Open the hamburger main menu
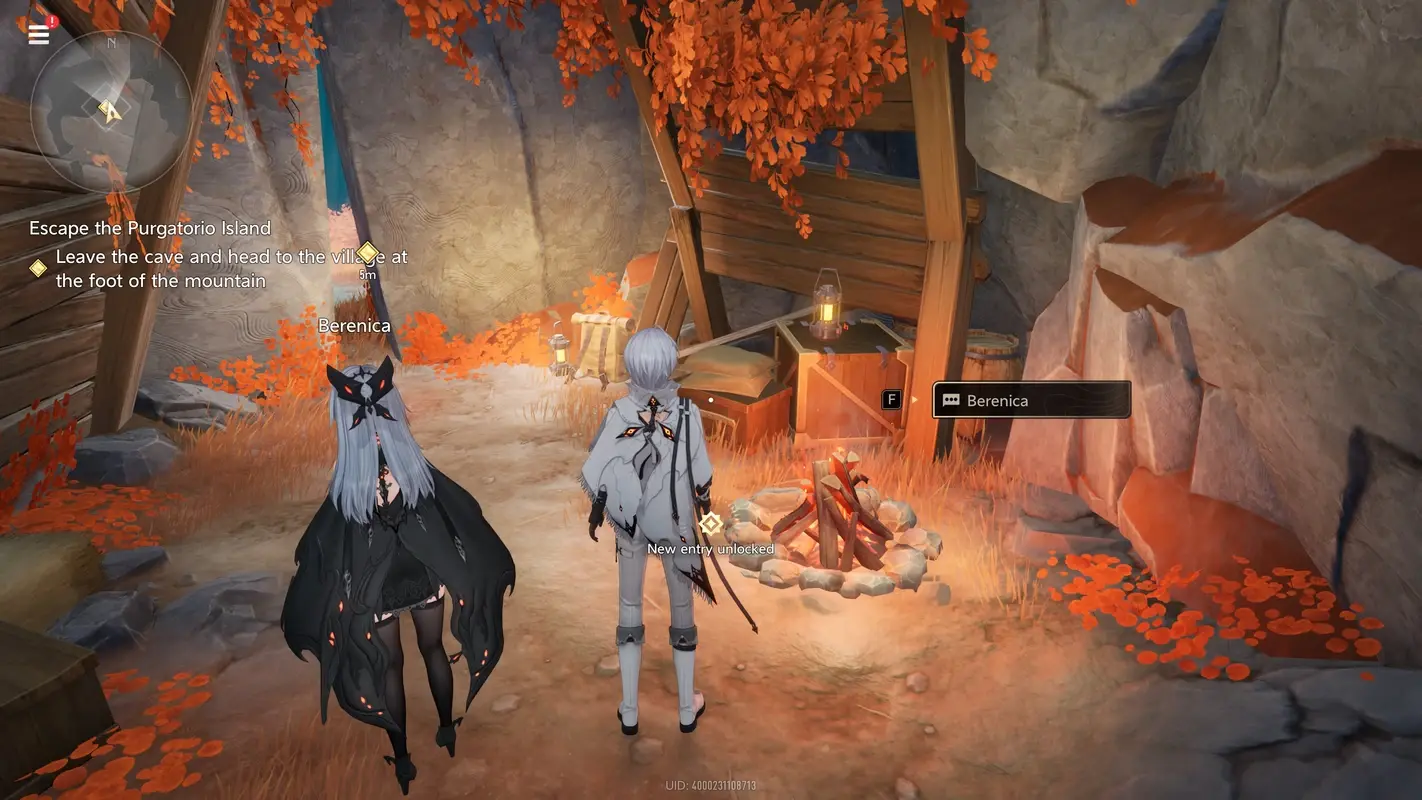The image size is (1422, 800). click(37, 33)
